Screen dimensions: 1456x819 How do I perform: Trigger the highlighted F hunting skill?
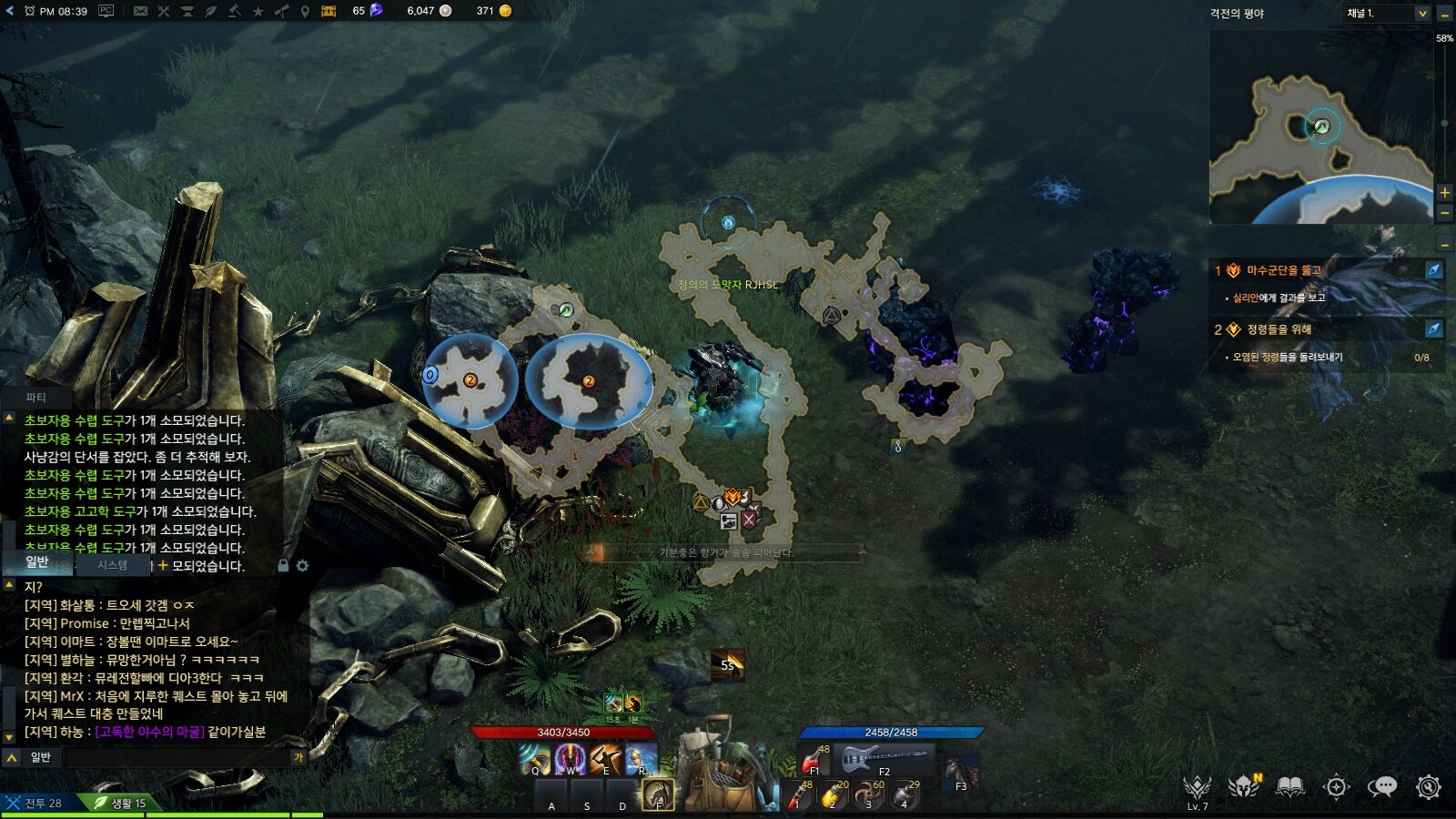pos(658,794)
